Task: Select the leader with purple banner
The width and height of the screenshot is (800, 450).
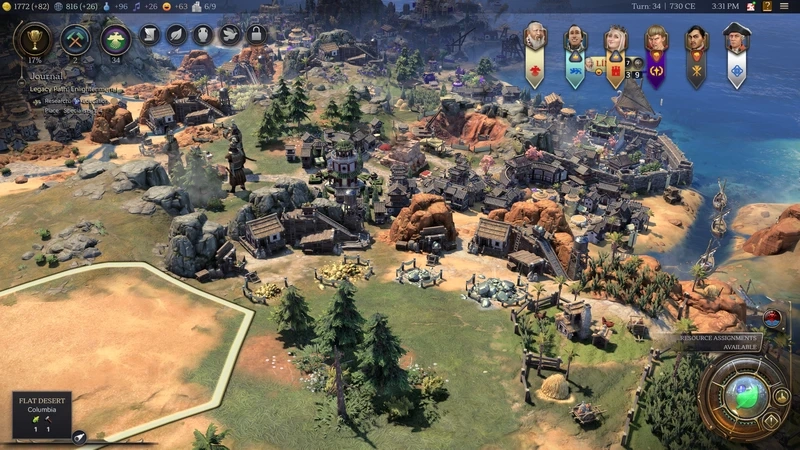Action: tap(656, 40)
